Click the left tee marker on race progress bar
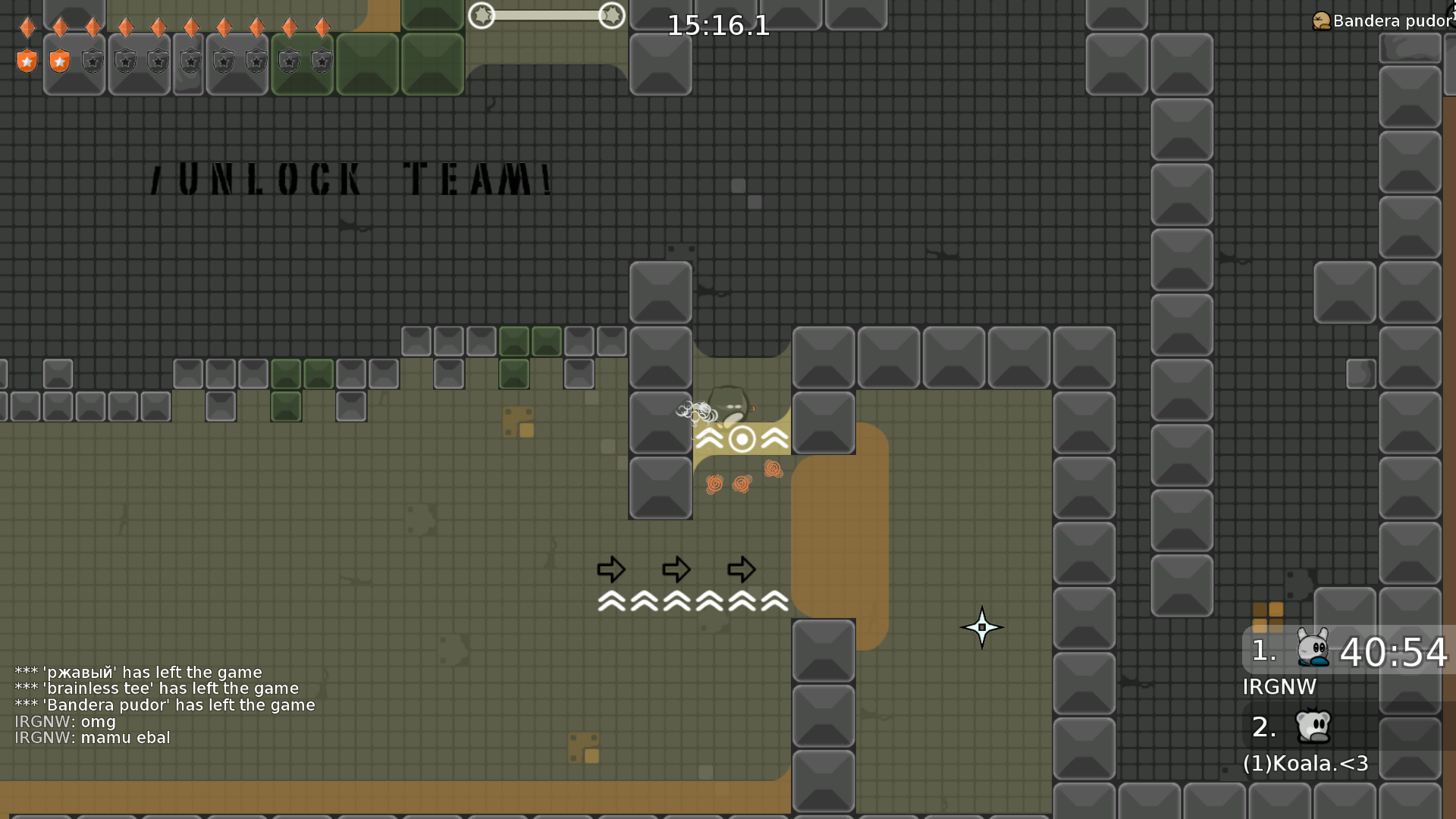 click(482, 15)
